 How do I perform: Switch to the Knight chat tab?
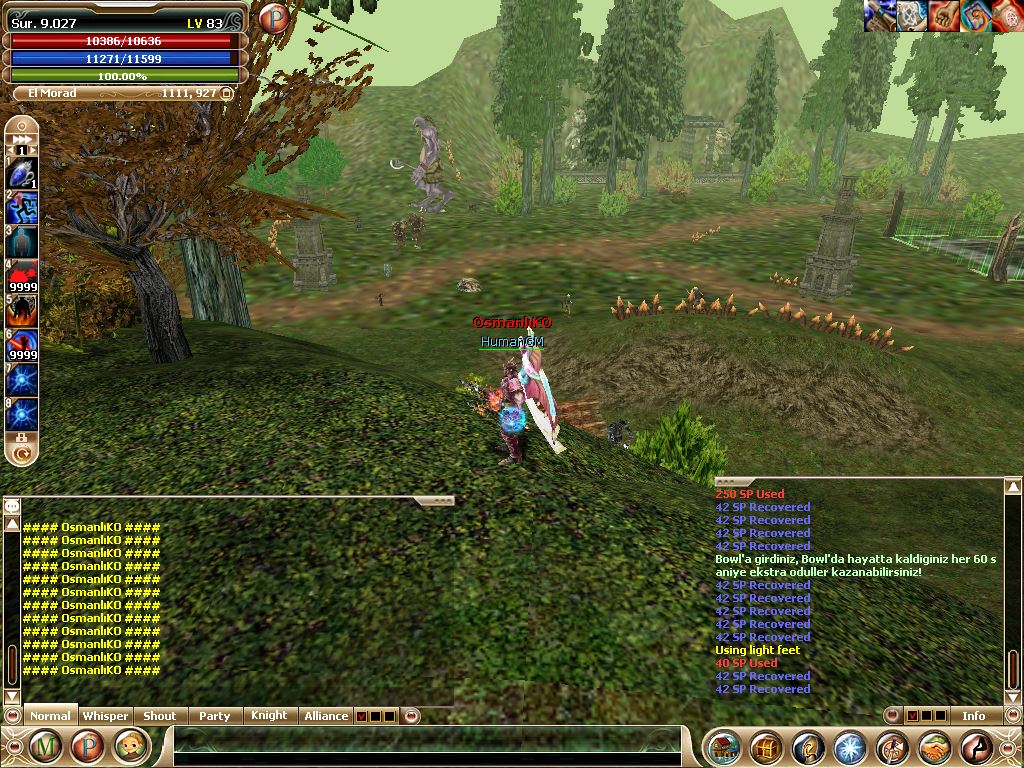pyautogui.click(x=268, y=716)
